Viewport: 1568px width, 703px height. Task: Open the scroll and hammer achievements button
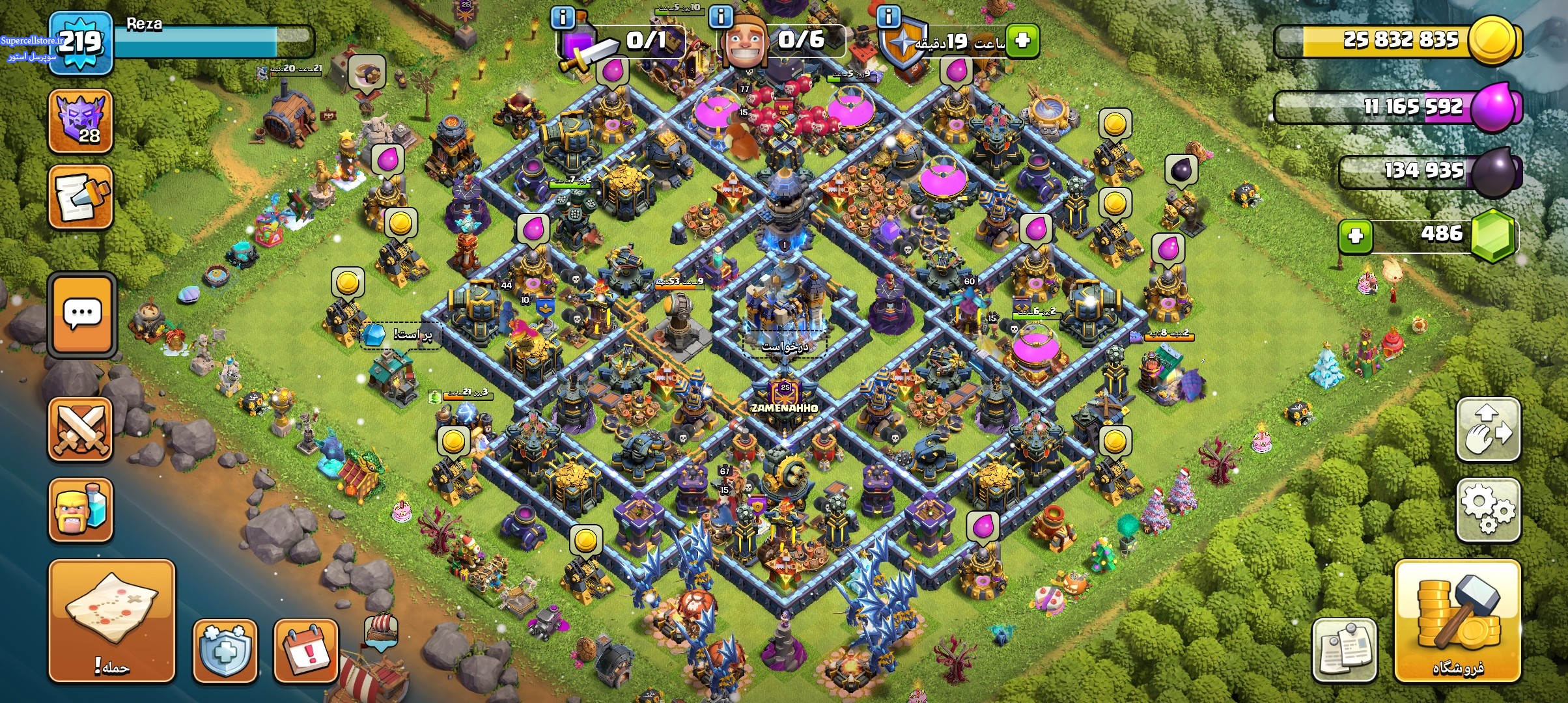[x=81, y=197]
